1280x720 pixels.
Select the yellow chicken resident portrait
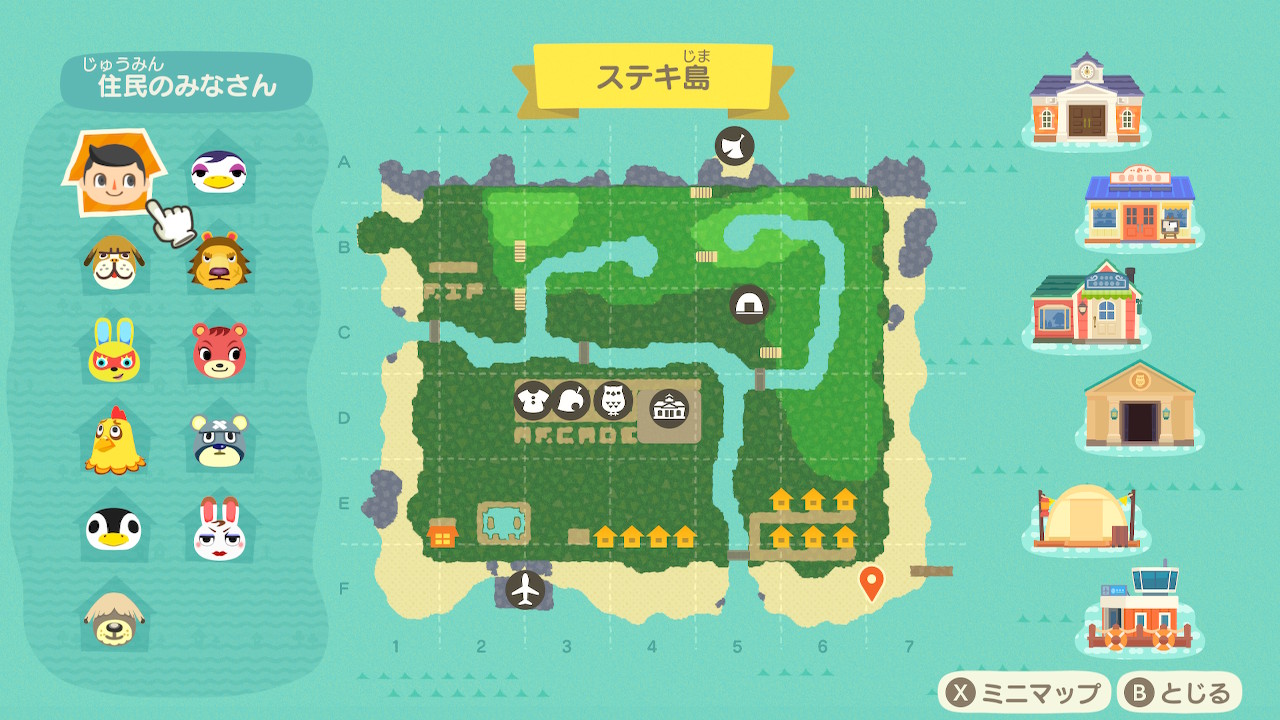pos(113,440)
